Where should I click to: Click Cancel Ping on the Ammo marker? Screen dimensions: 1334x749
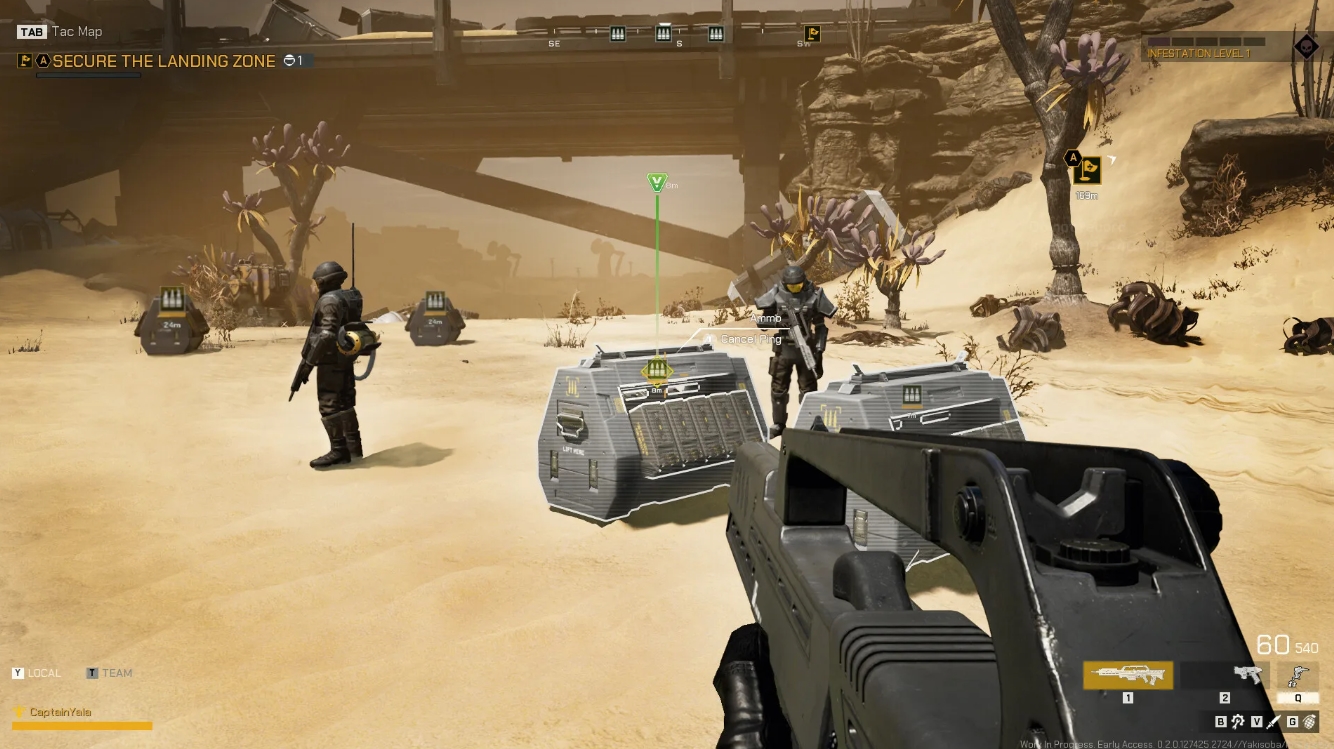pos(751,339)
